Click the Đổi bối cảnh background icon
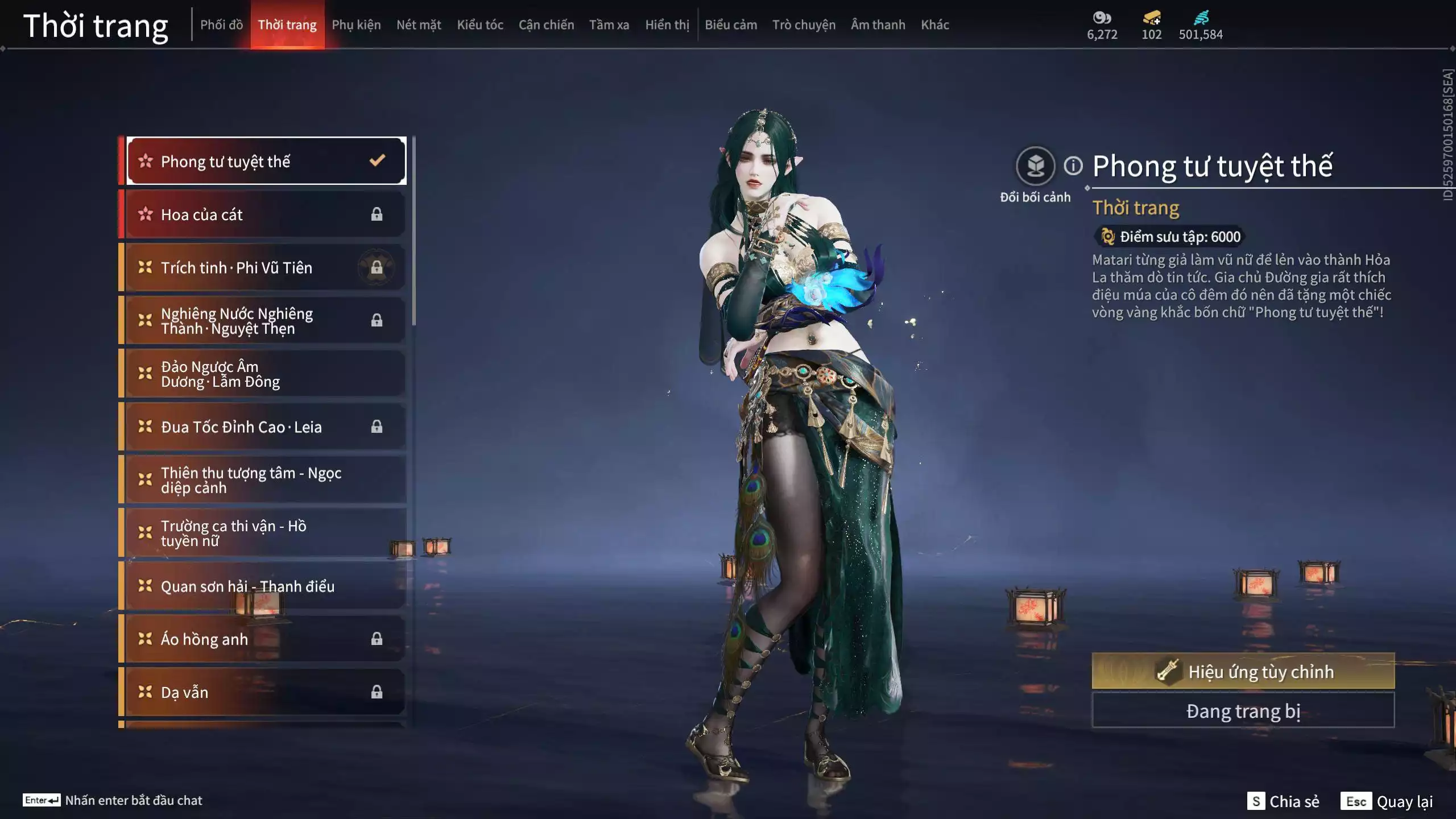The image size is (1456, 819). [1035, 166]
